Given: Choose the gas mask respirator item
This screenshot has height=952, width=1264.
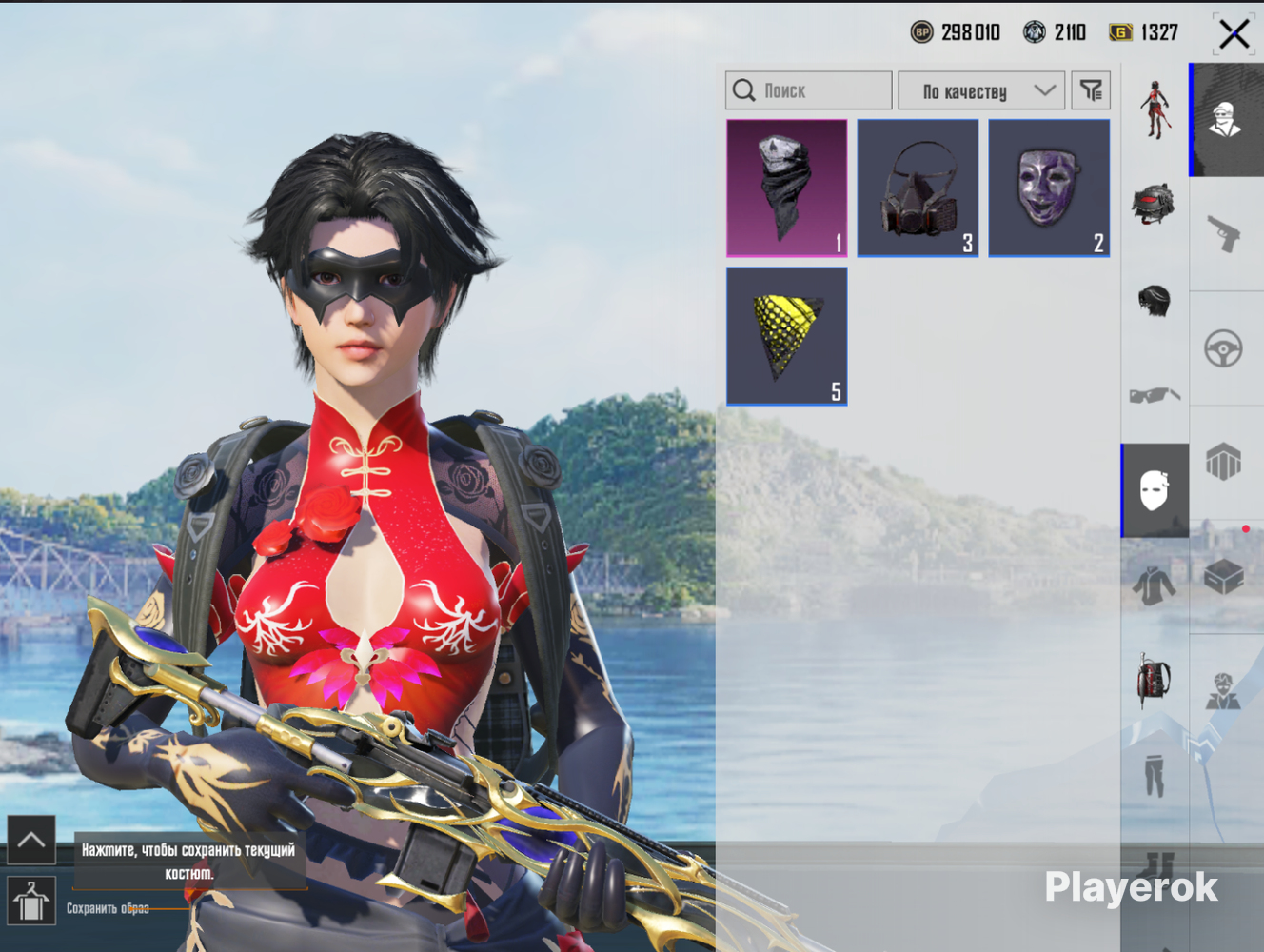Looking at the screenshot, I should (x=918, y=188).
